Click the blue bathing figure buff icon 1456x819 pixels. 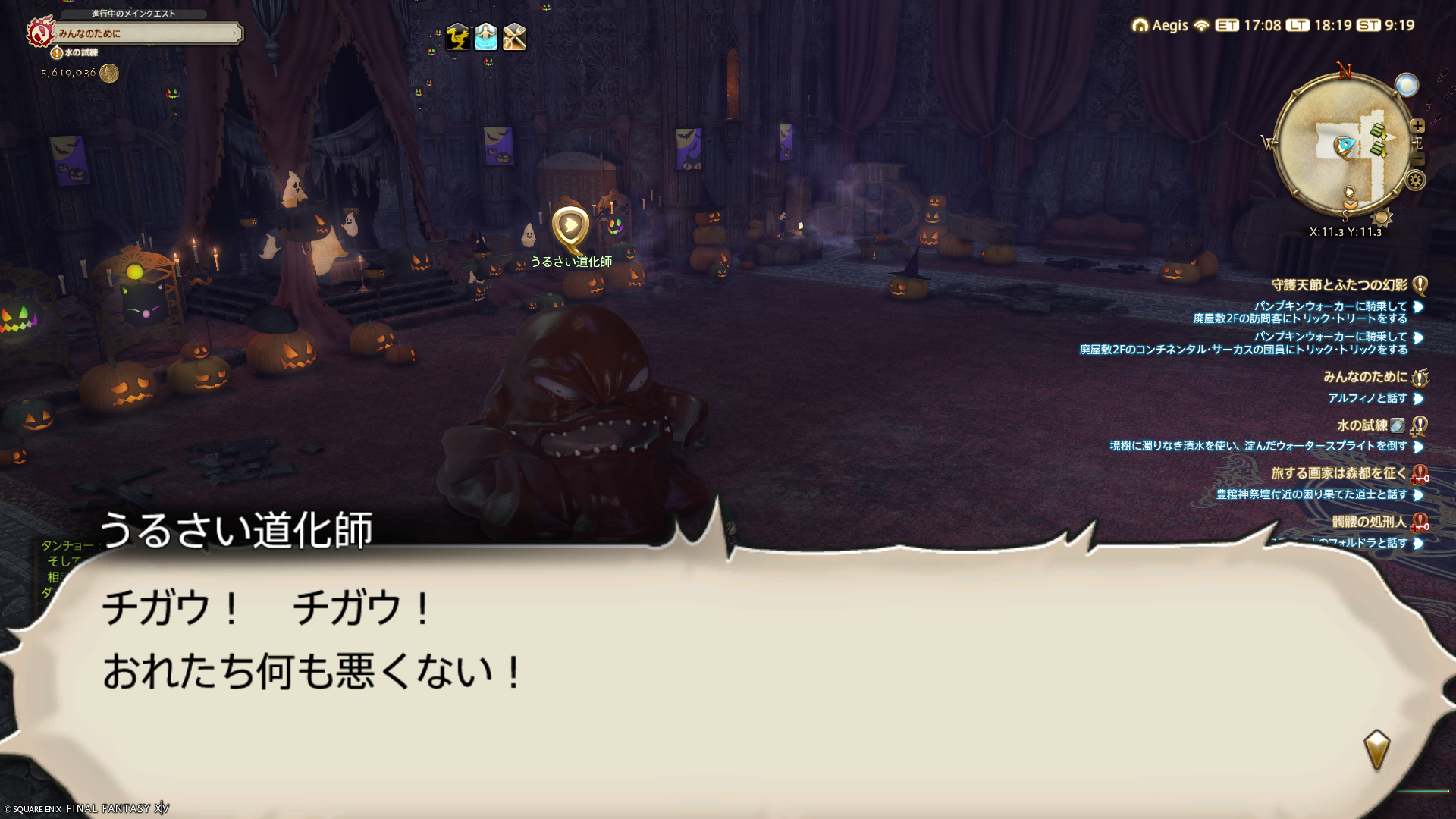[486, 36]
